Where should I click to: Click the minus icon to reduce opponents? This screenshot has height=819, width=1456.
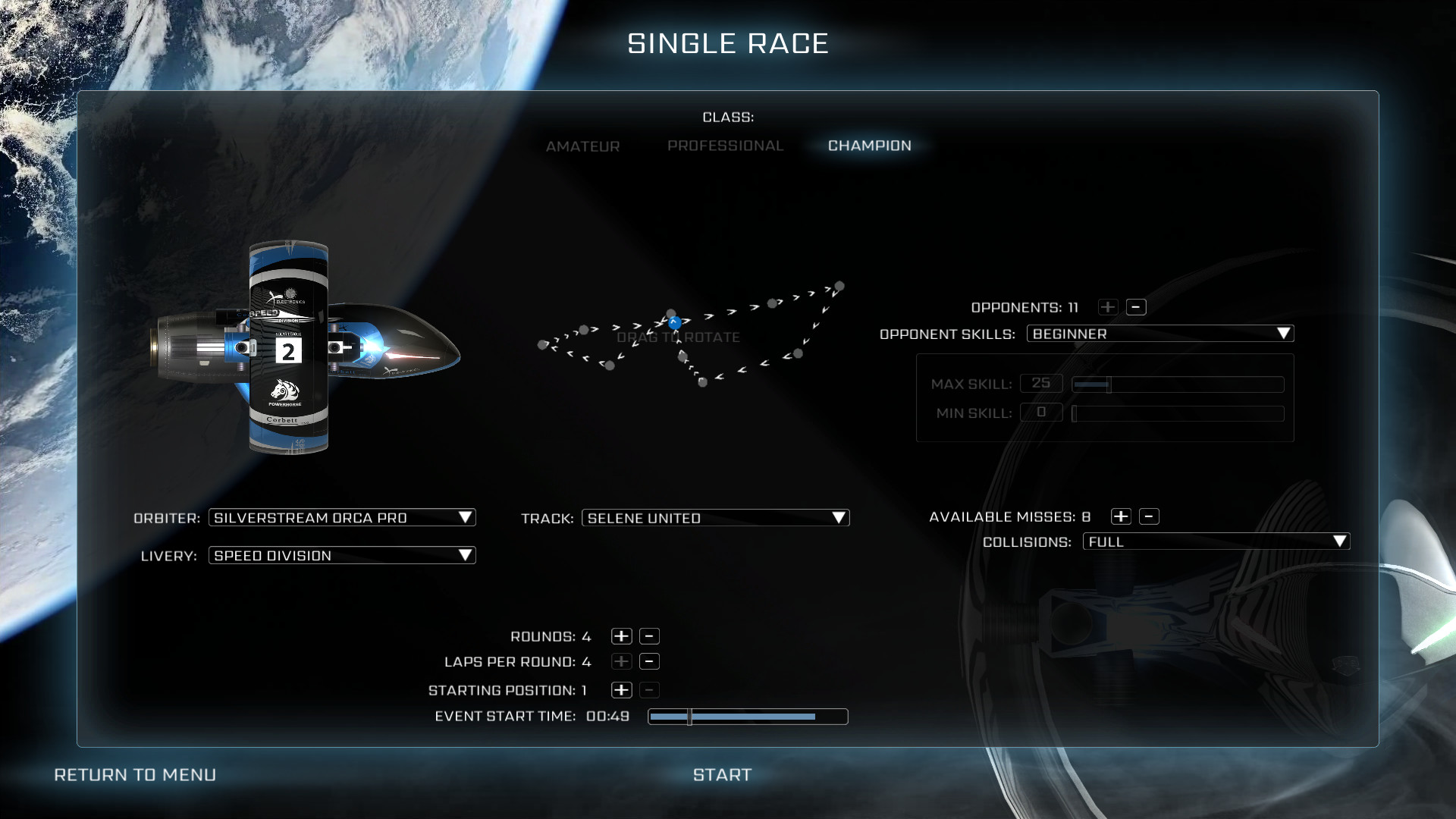(x=1137, y=307)
